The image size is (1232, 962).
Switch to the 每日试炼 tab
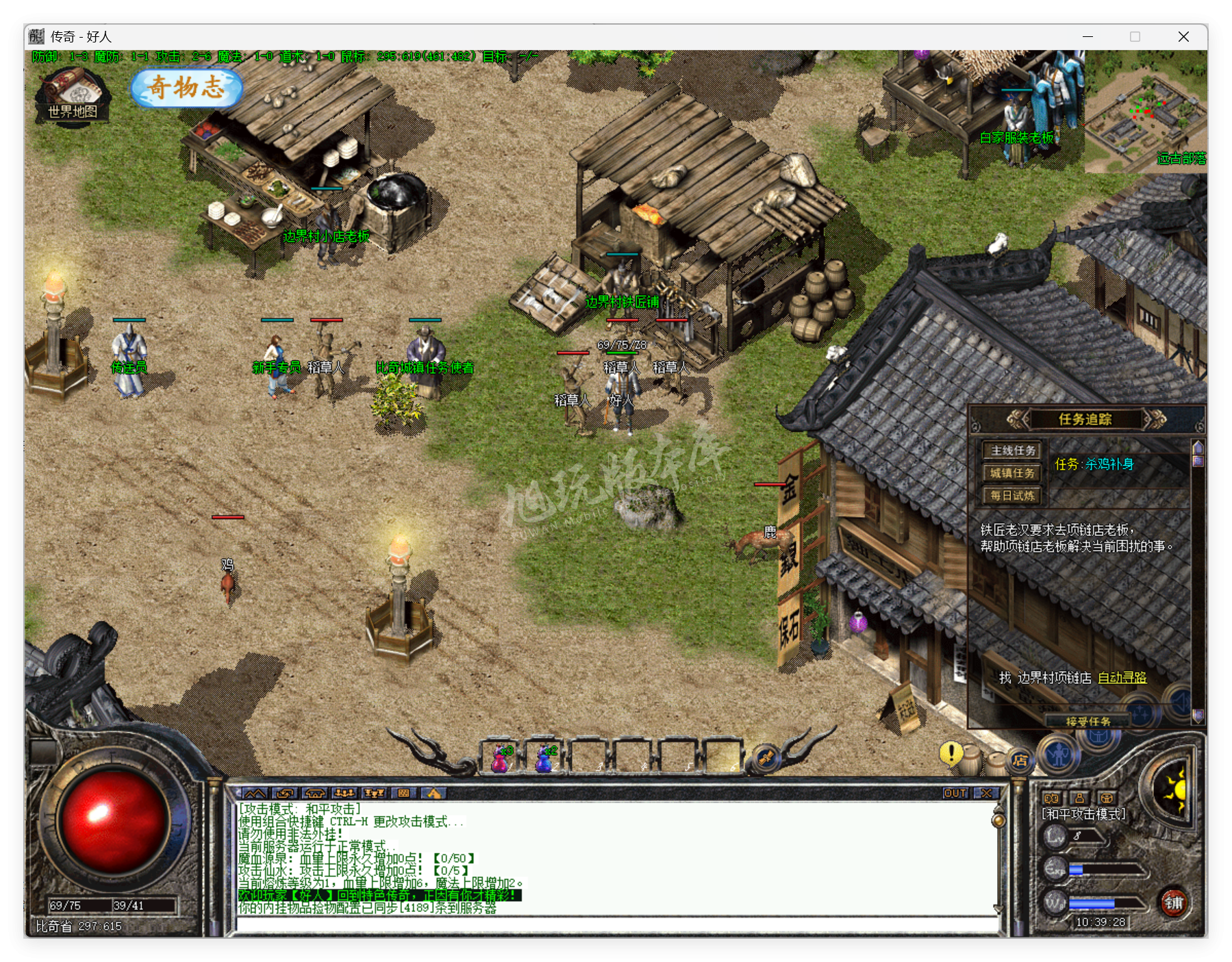tap(1011, 495)
